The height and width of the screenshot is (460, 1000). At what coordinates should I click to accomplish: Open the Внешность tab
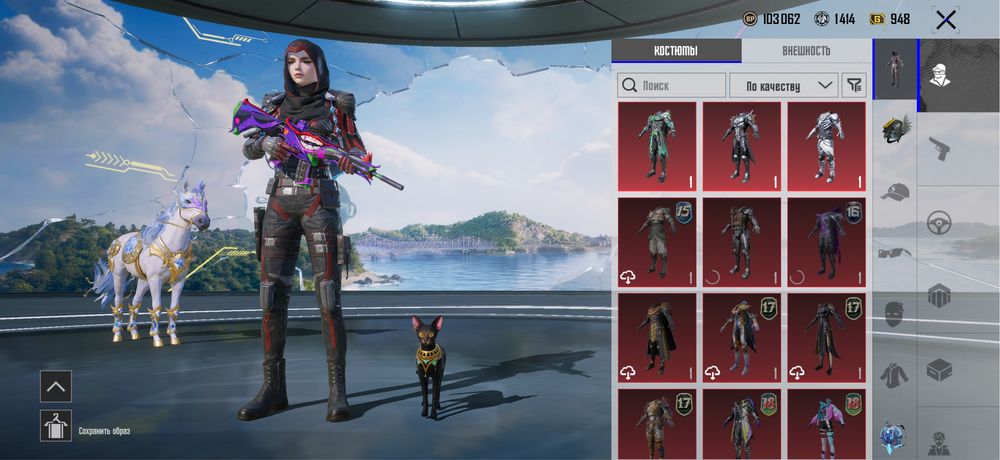tap(806, 51)
